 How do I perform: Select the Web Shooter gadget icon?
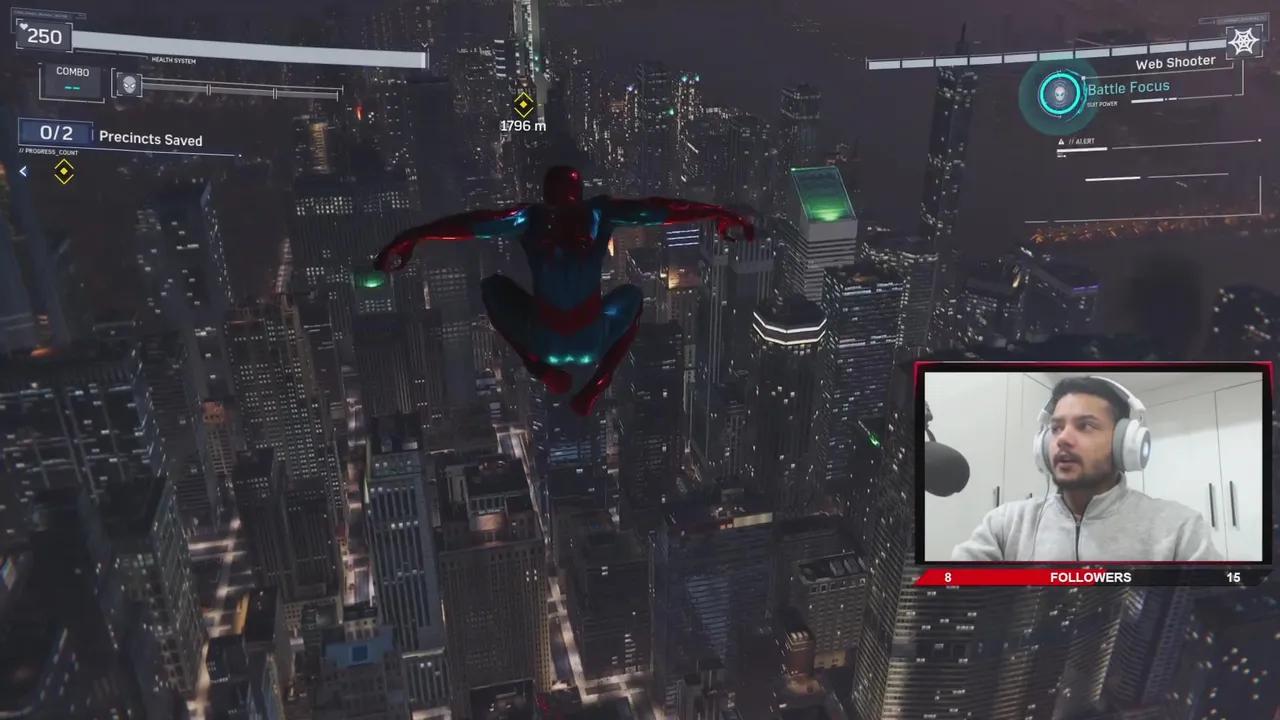click(x=1243, y=41)
